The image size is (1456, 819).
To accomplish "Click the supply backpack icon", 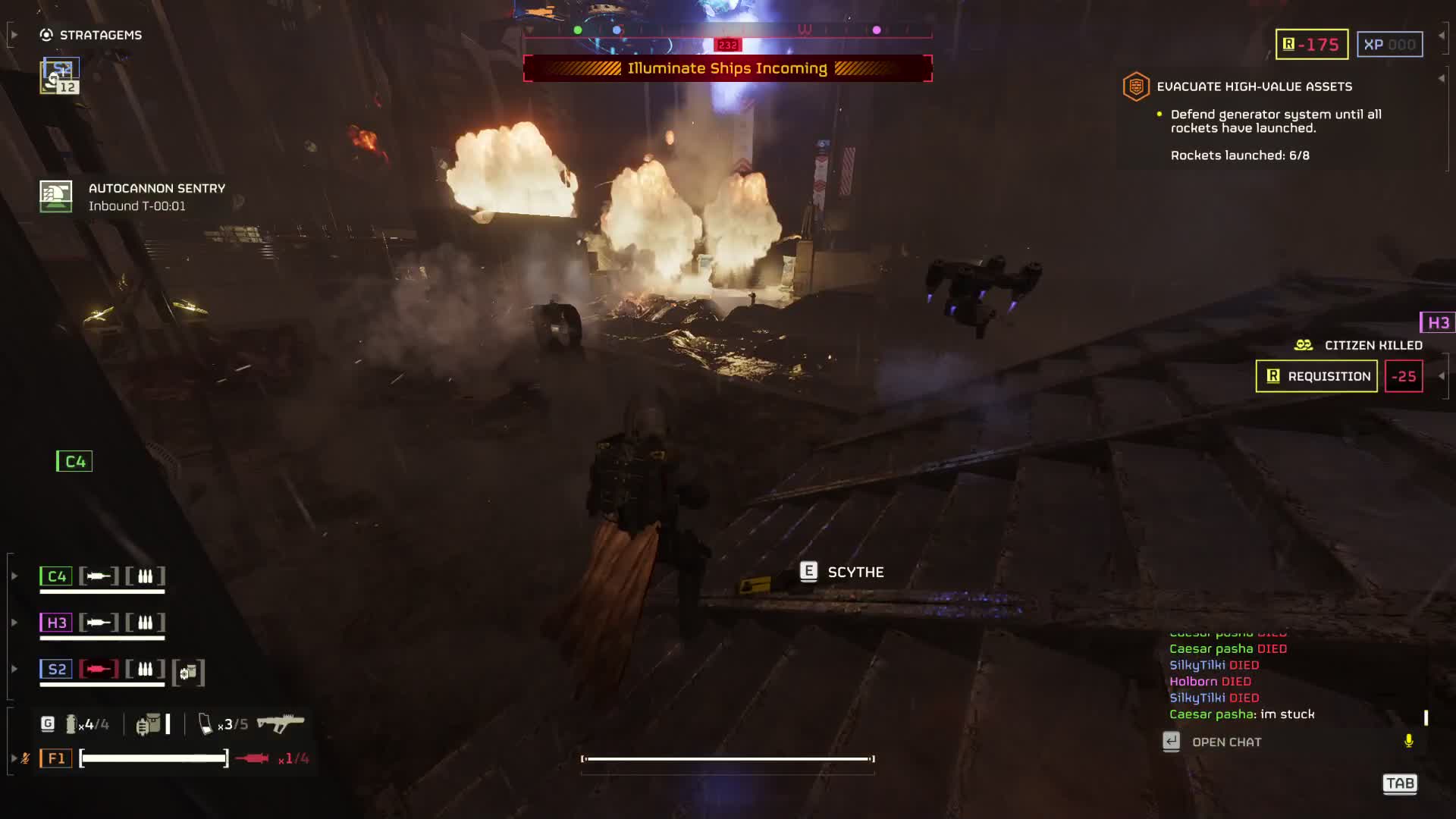I will coord(149,724).
